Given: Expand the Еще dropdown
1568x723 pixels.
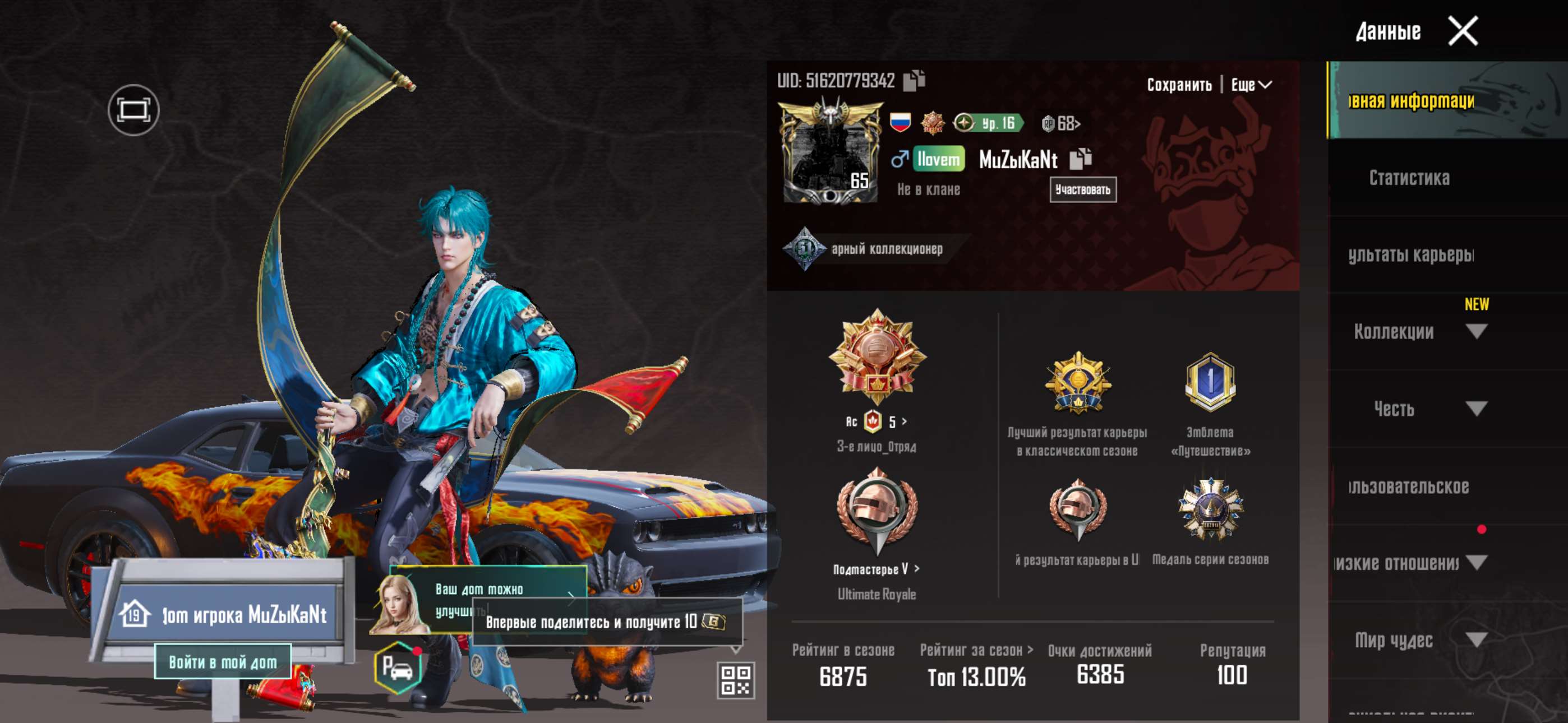Looking at the screenshot, I should pos(1251,85).
